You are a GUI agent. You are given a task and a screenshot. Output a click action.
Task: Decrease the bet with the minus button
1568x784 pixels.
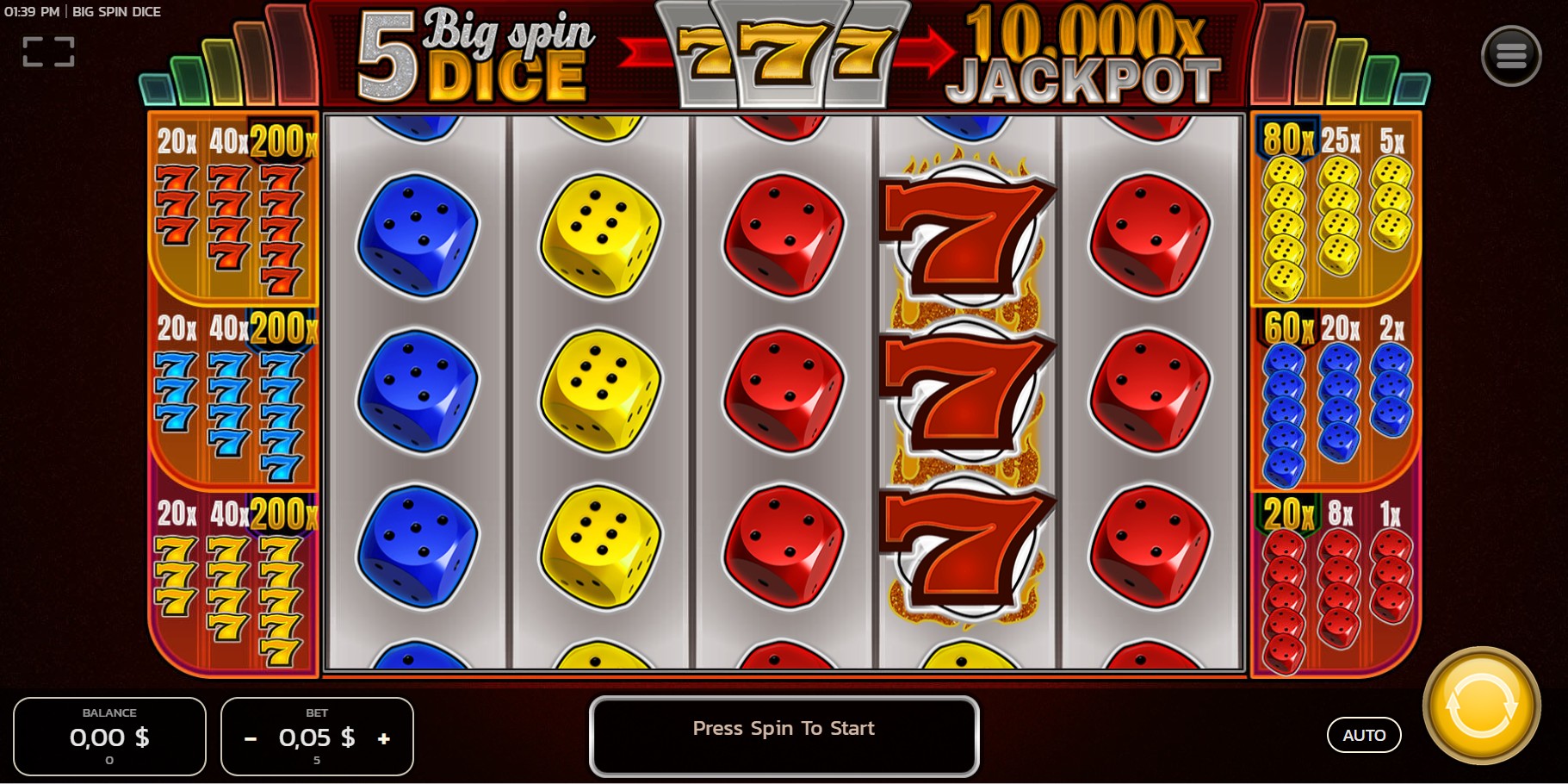pyautogui.click(x=250, y=738)
